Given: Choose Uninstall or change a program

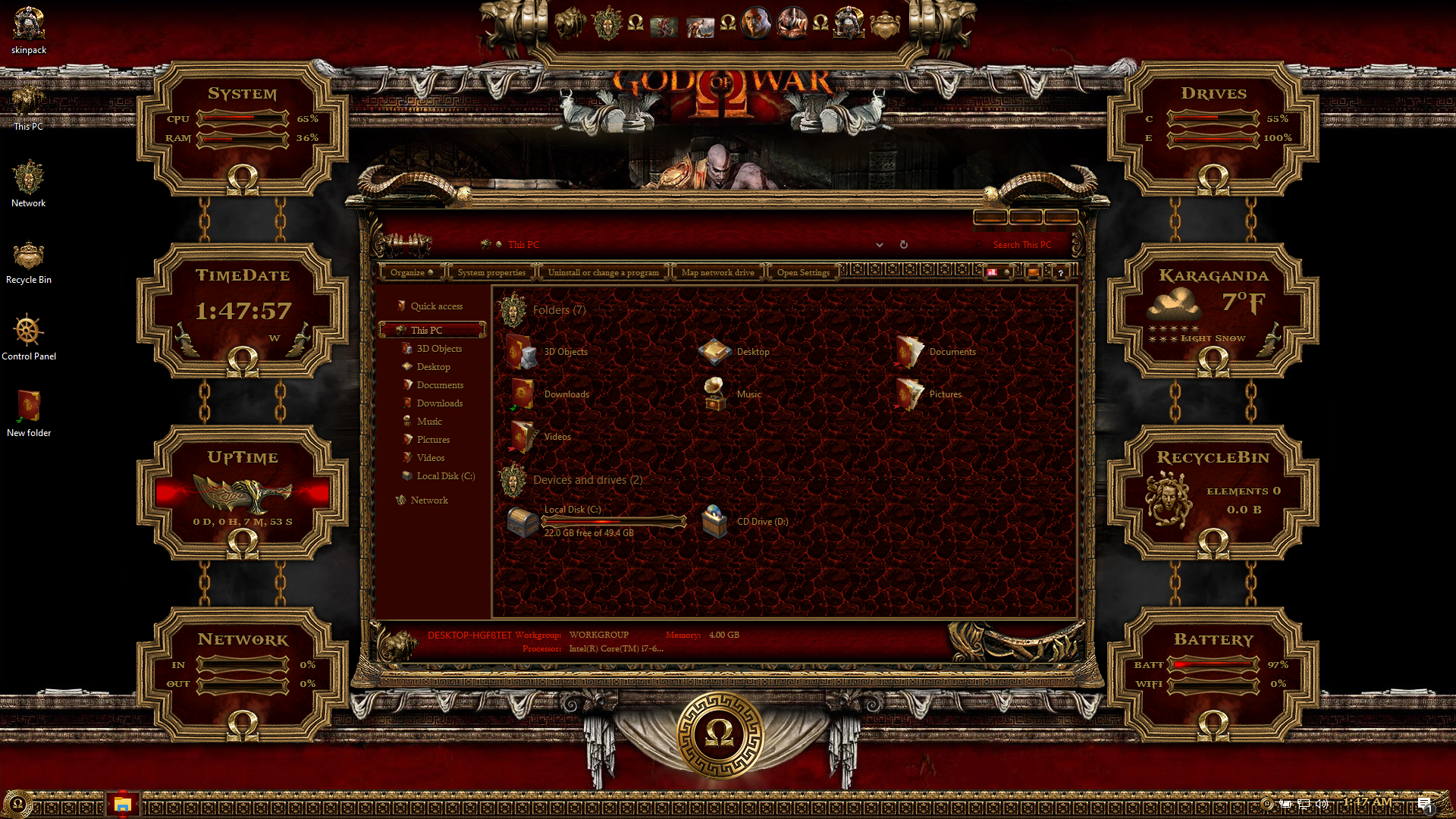Looking at the screenshot, I should coord(603,272).
